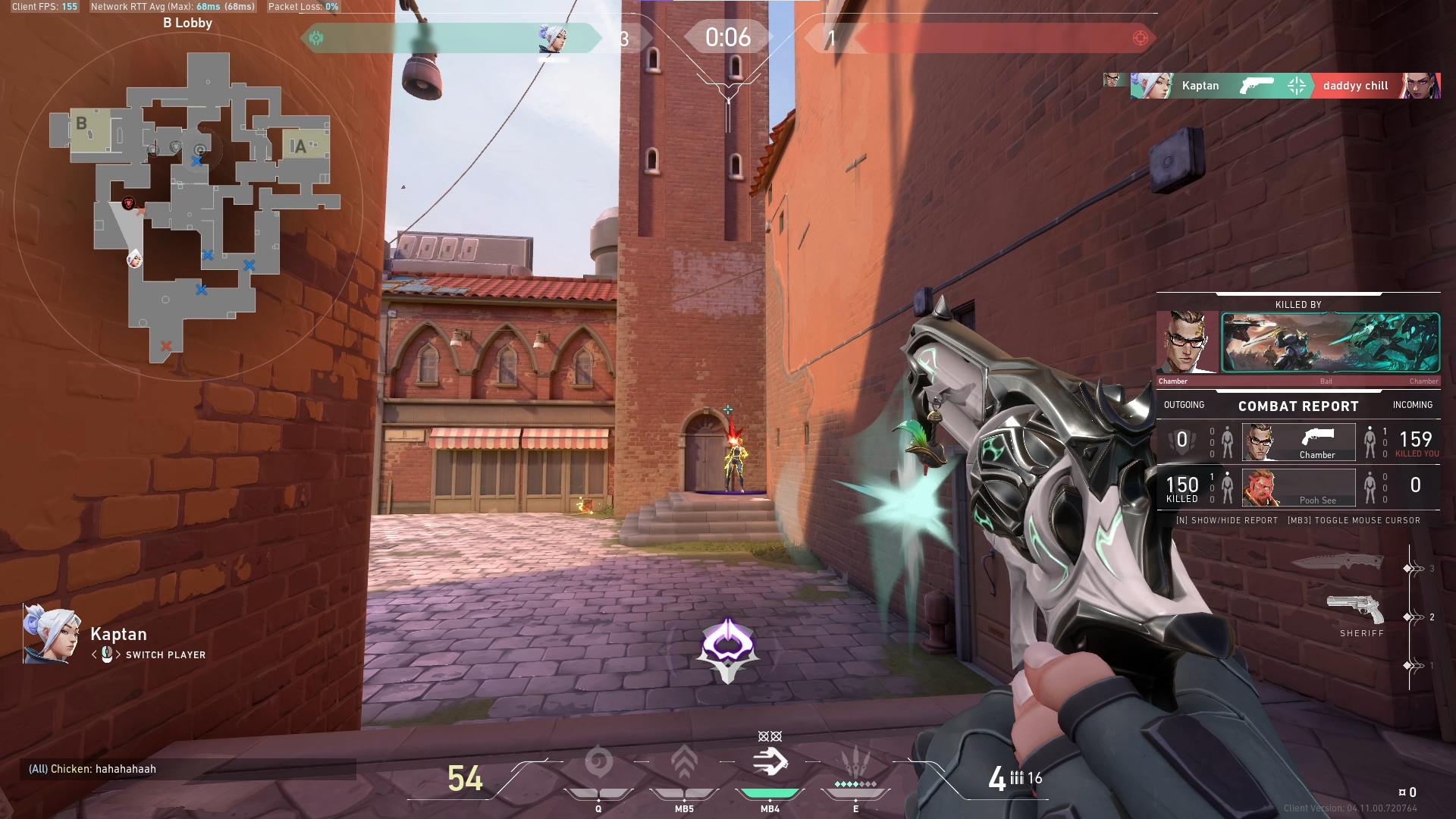Click the Kaptan kill feed entry
Screen dimensions: 1456x819
tap(1285, 86)
